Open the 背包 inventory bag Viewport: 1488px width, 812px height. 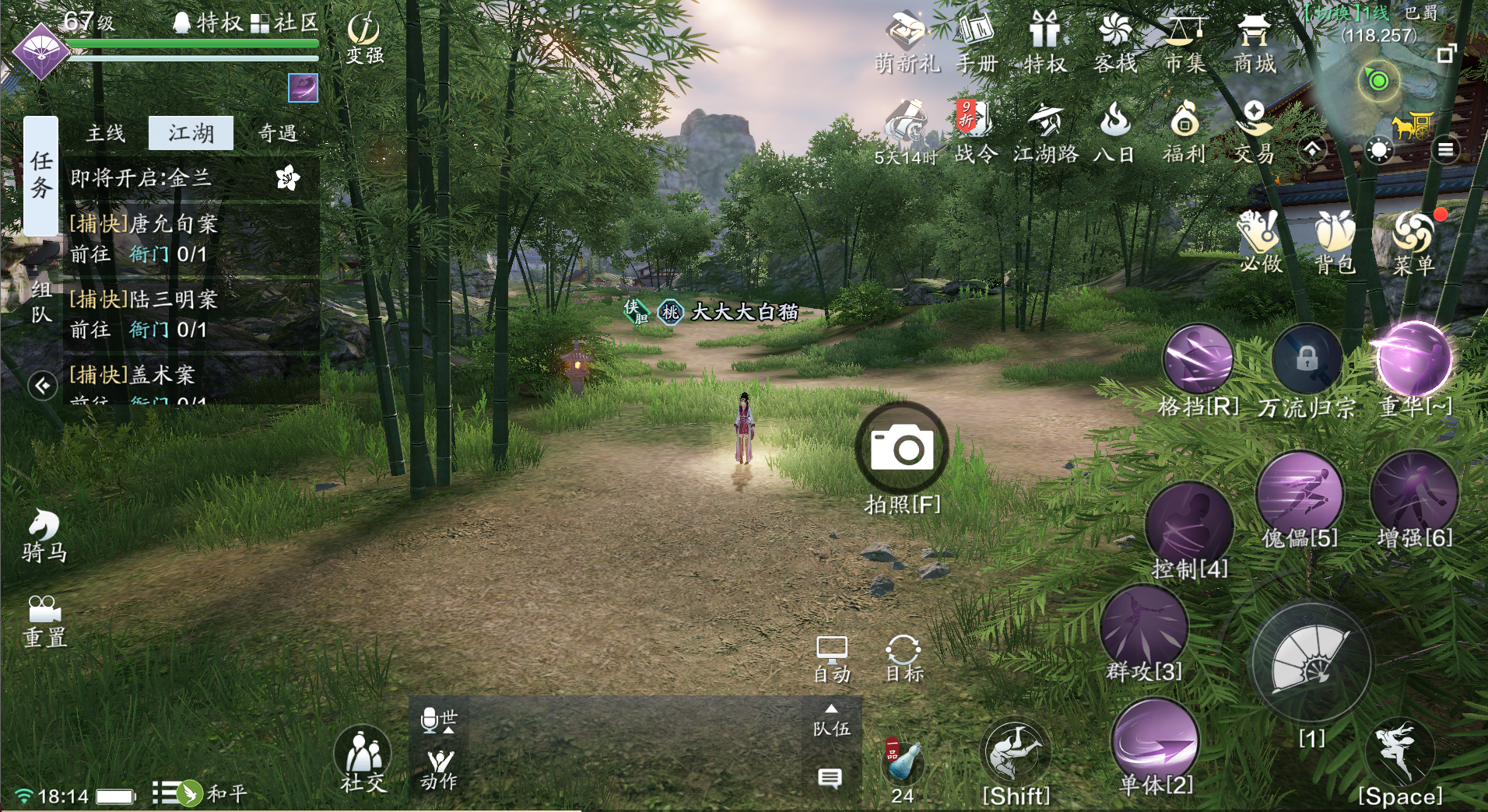(x=1335, y=241)
